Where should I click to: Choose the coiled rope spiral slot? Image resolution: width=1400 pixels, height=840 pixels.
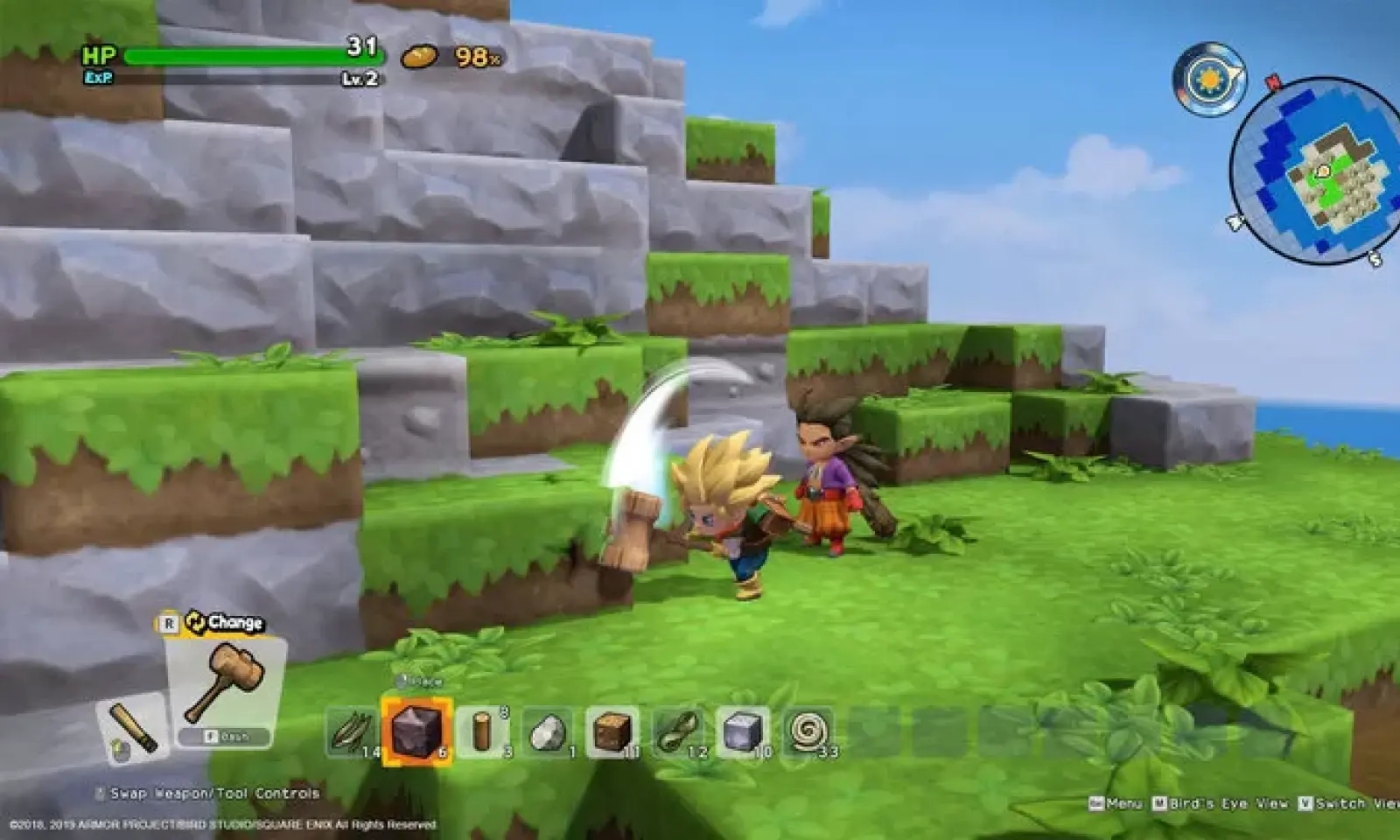tap(807, 731)
